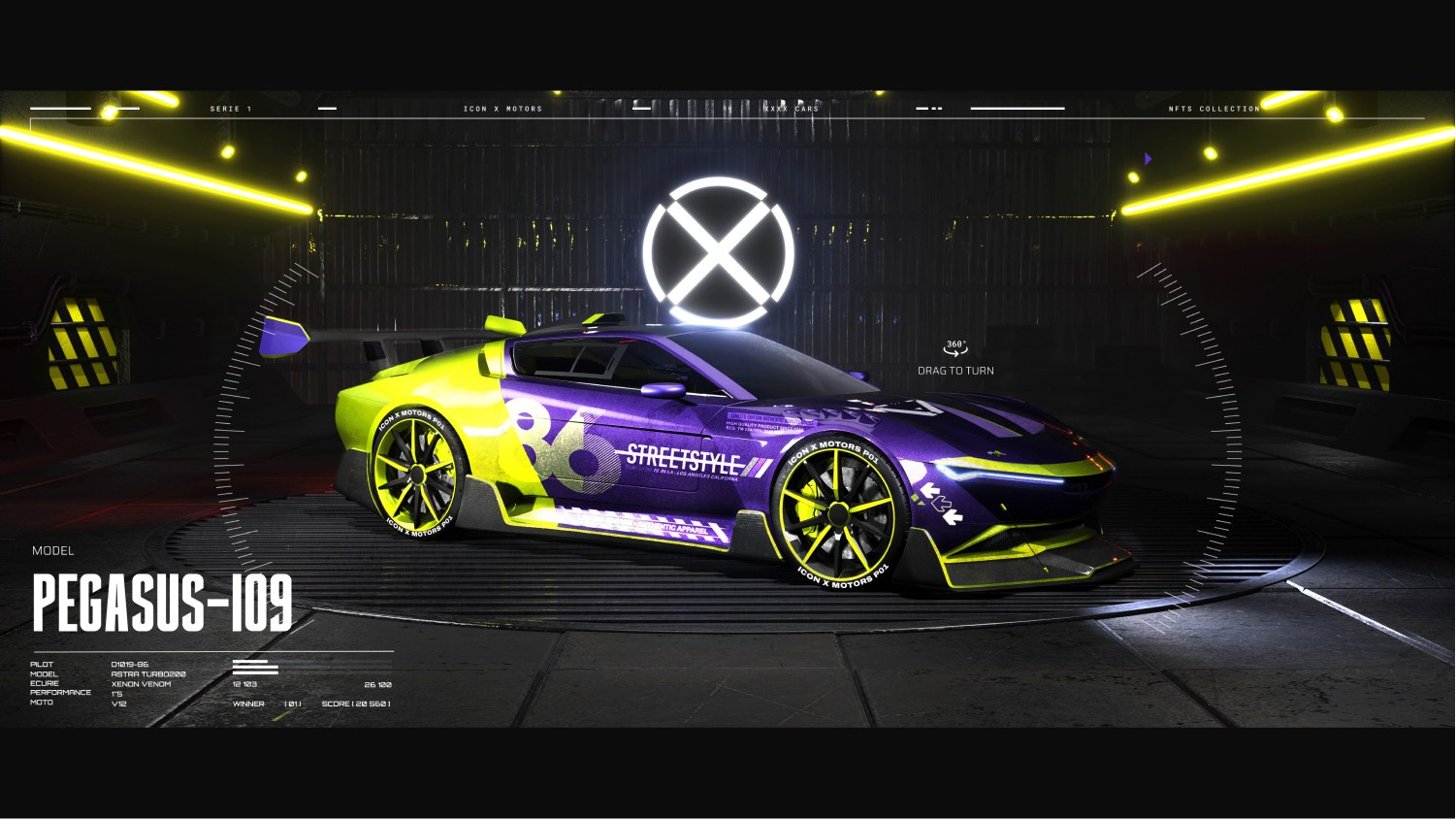This screenshot has width=1456, height=819.
Task: Click the 360° rotate icon
Action: (955, 347)
